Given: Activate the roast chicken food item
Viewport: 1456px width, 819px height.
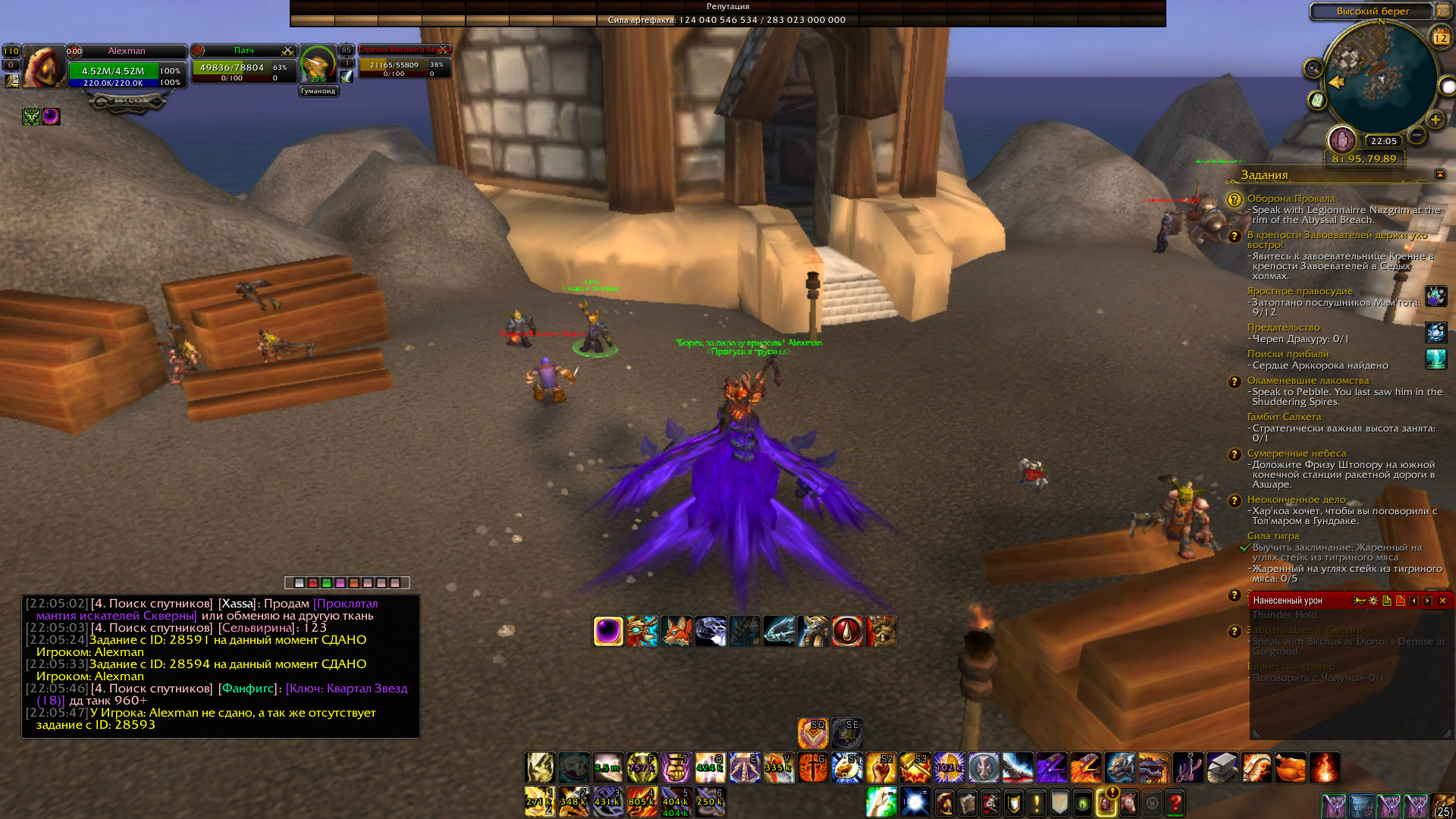Looking at the screenshot, I should [x=1290, y=767].
